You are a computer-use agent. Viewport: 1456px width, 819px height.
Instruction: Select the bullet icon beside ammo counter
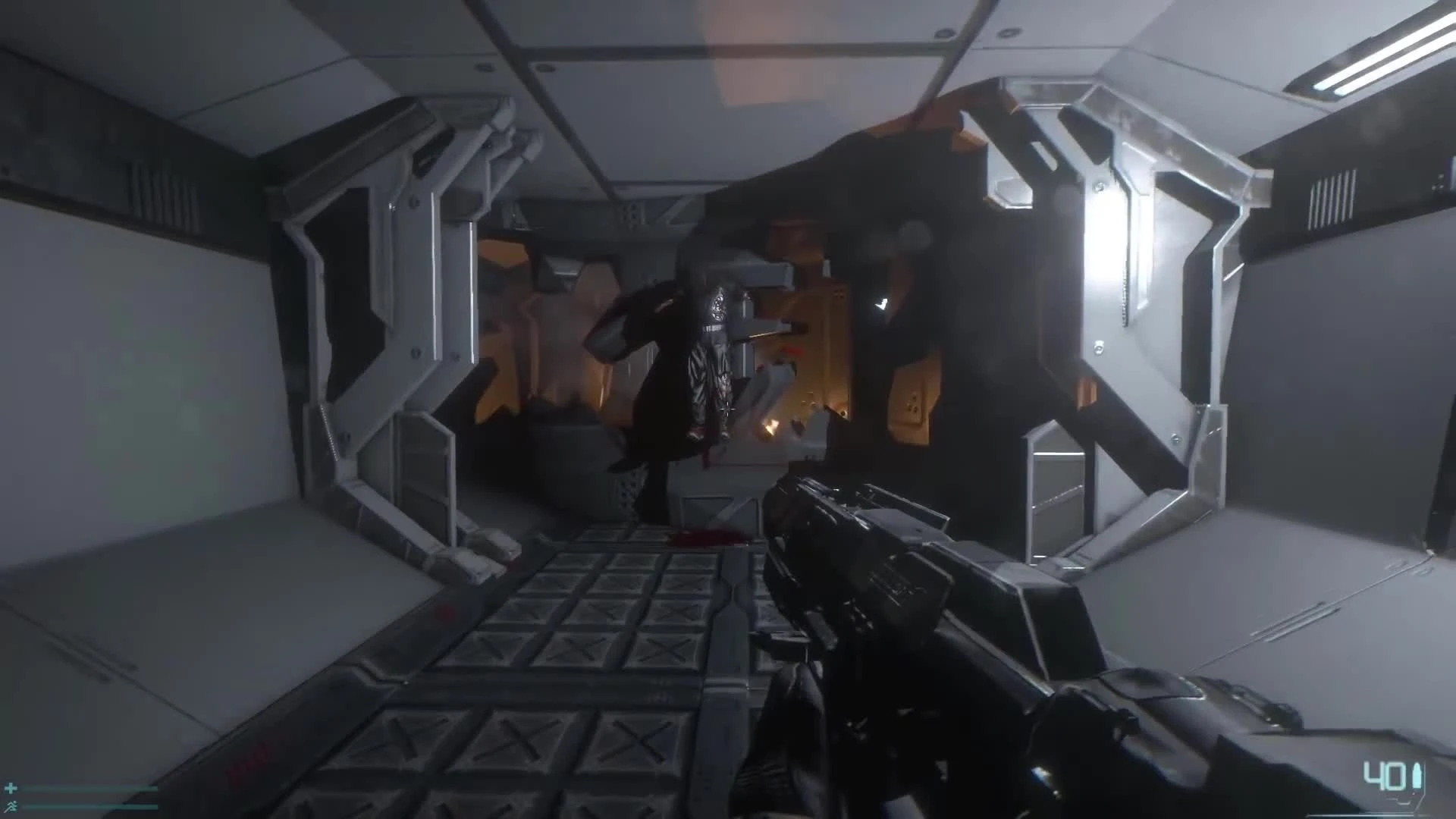click(x=1417, y=775)
